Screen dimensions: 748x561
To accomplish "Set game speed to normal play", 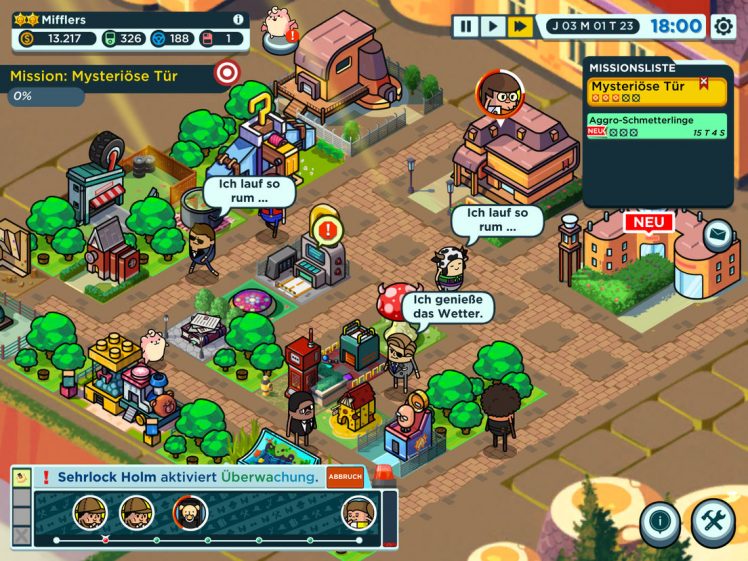I will (493, 27).
